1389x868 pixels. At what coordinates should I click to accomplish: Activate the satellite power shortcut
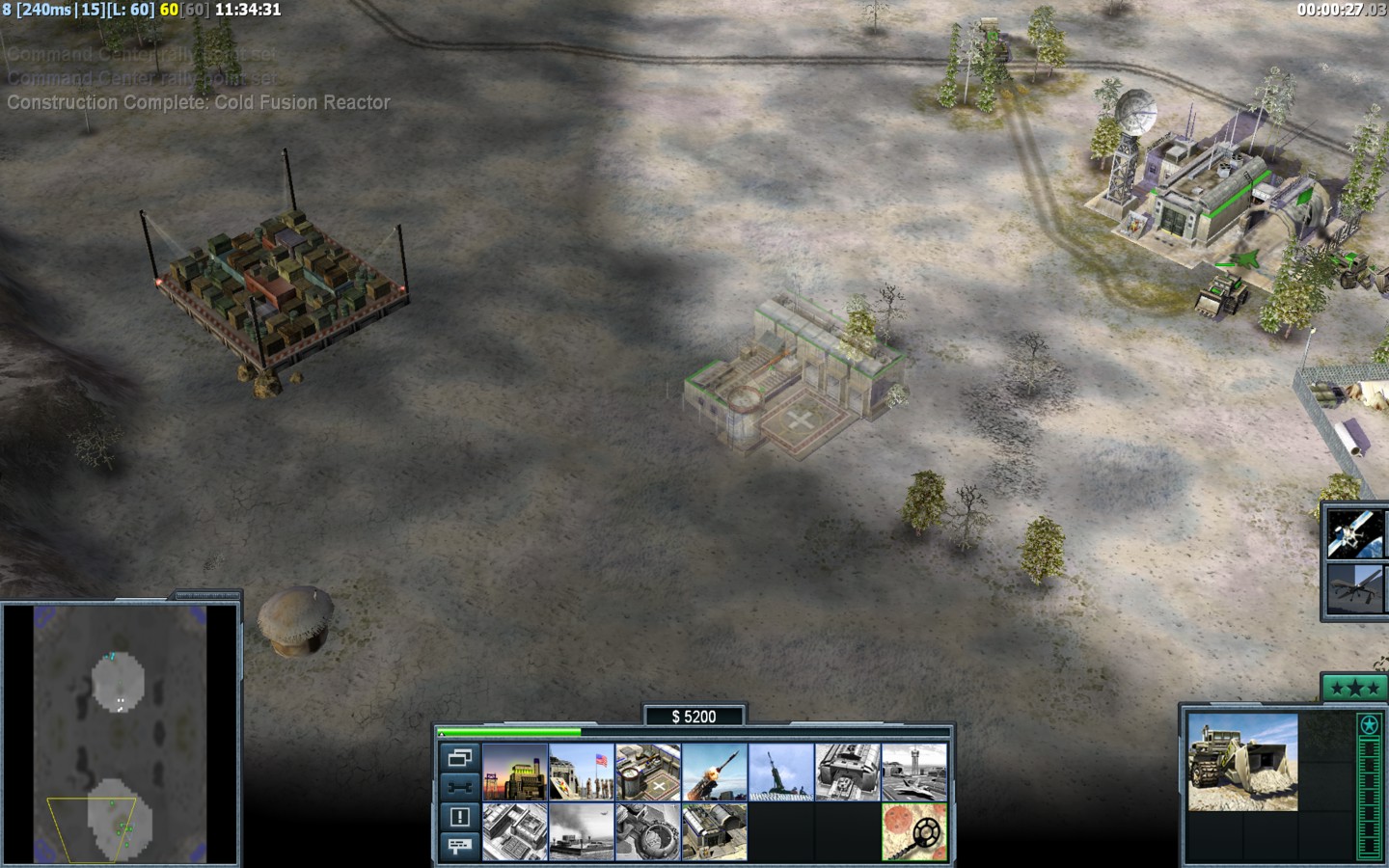[1354, 534]
